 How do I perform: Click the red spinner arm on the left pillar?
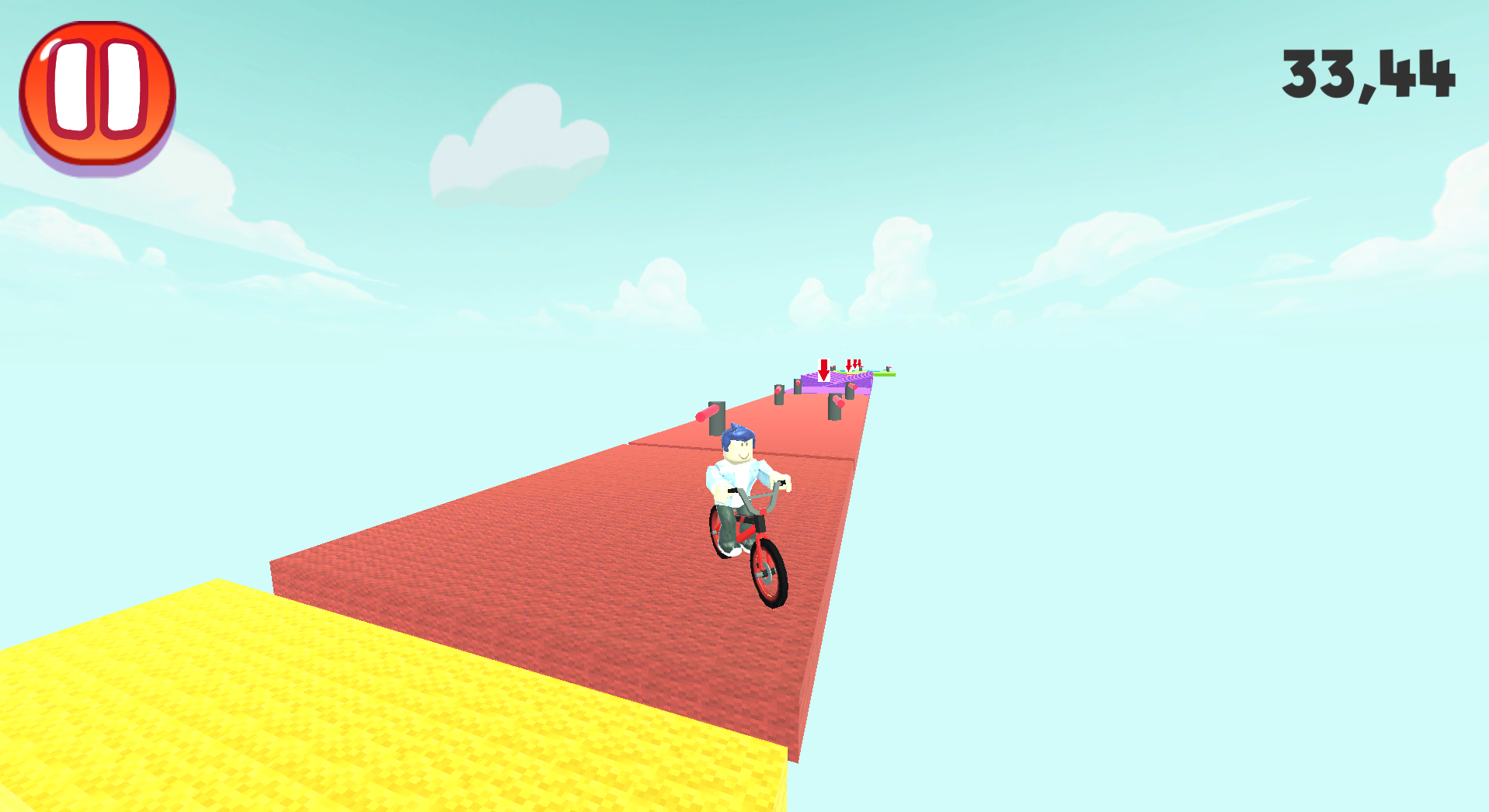coord(705,415)
